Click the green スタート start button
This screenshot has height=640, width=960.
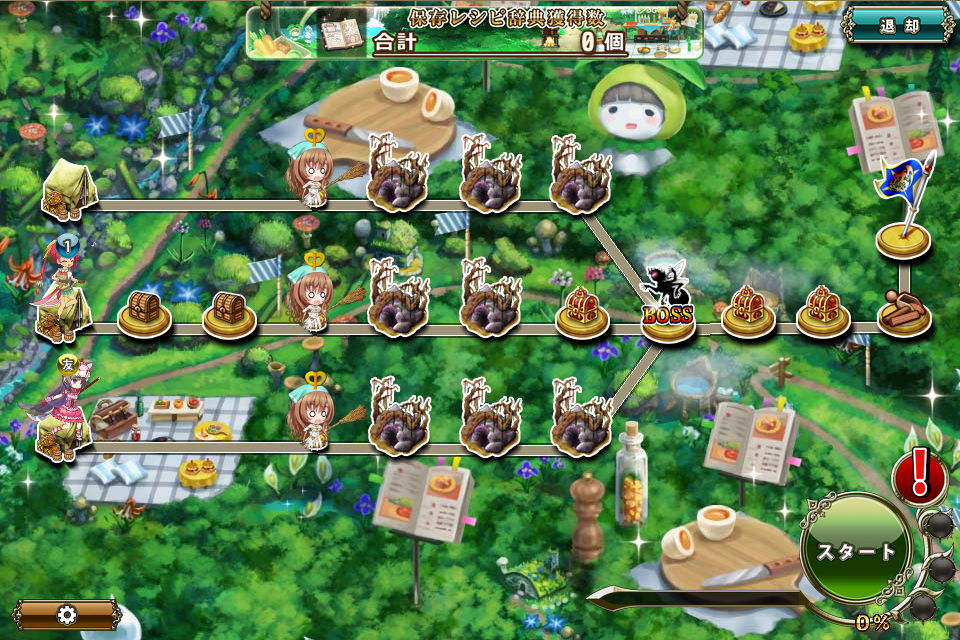click(856, 551)
